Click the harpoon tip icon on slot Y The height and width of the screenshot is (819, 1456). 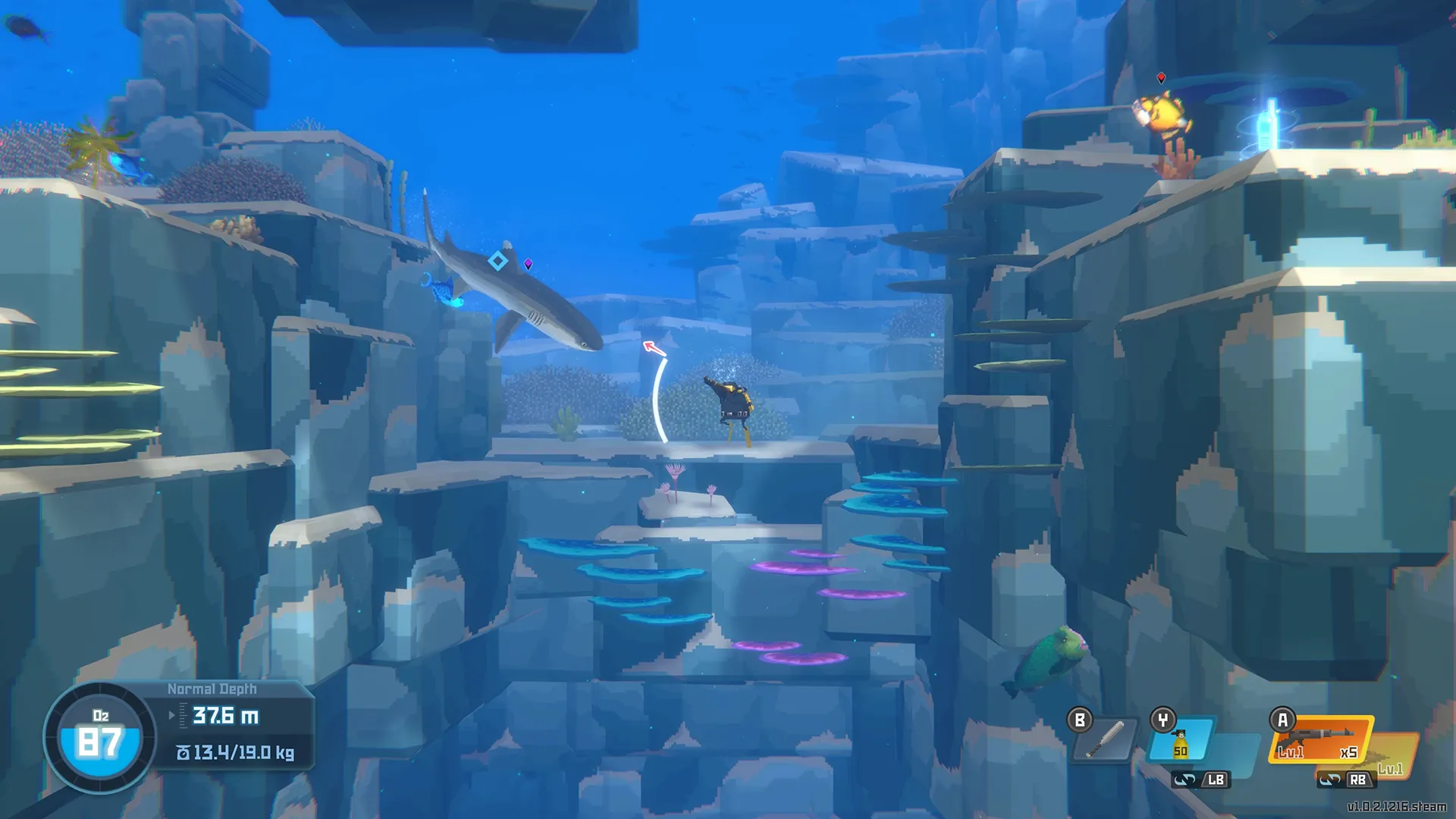click(1181, 733)
